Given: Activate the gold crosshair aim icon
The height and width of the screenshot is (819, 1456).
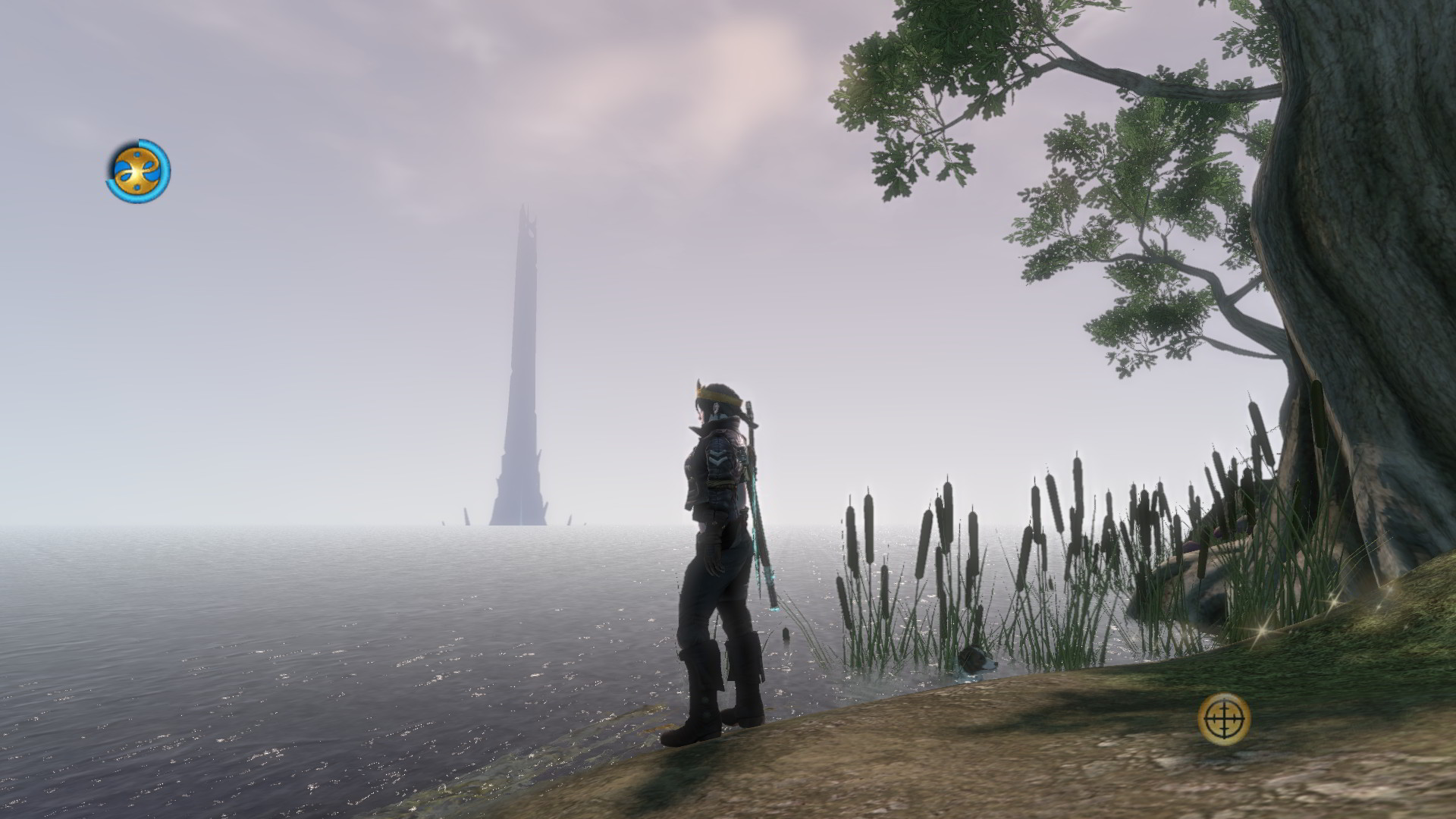Looking at the screenshot, I should 1224,717.
